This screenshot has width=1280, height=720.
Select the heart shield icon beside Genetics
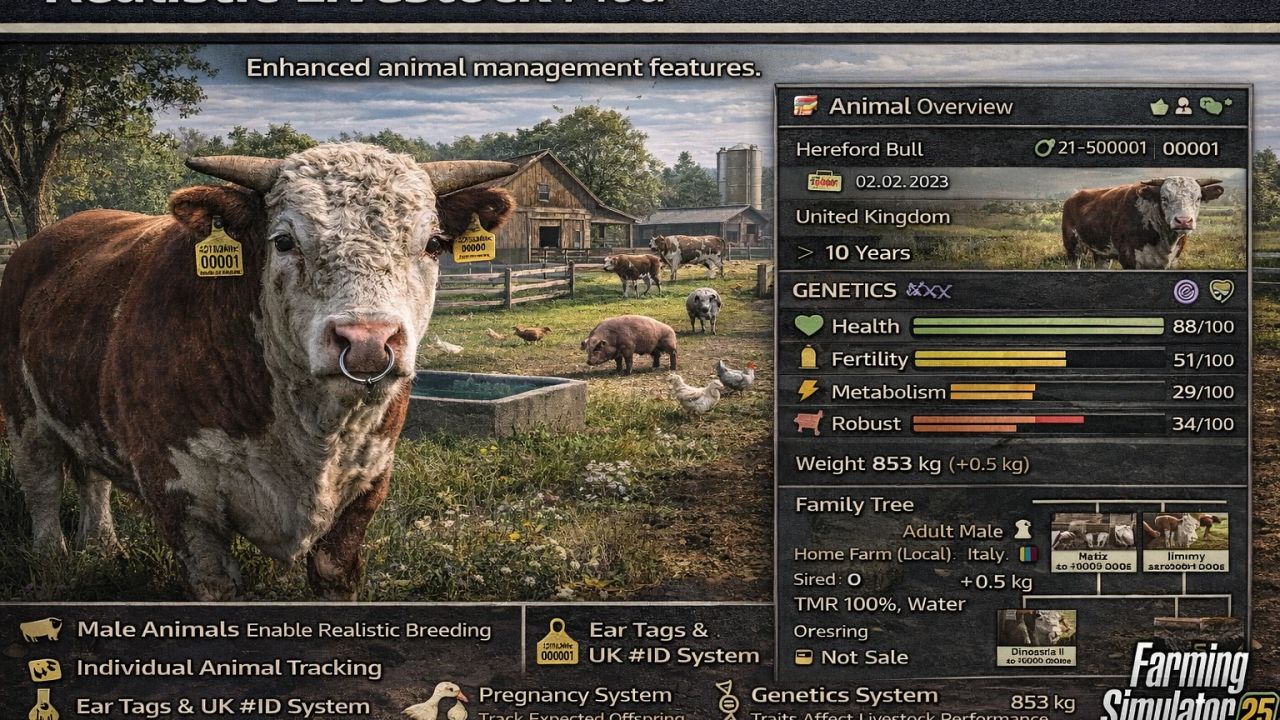coord(1221,291)
